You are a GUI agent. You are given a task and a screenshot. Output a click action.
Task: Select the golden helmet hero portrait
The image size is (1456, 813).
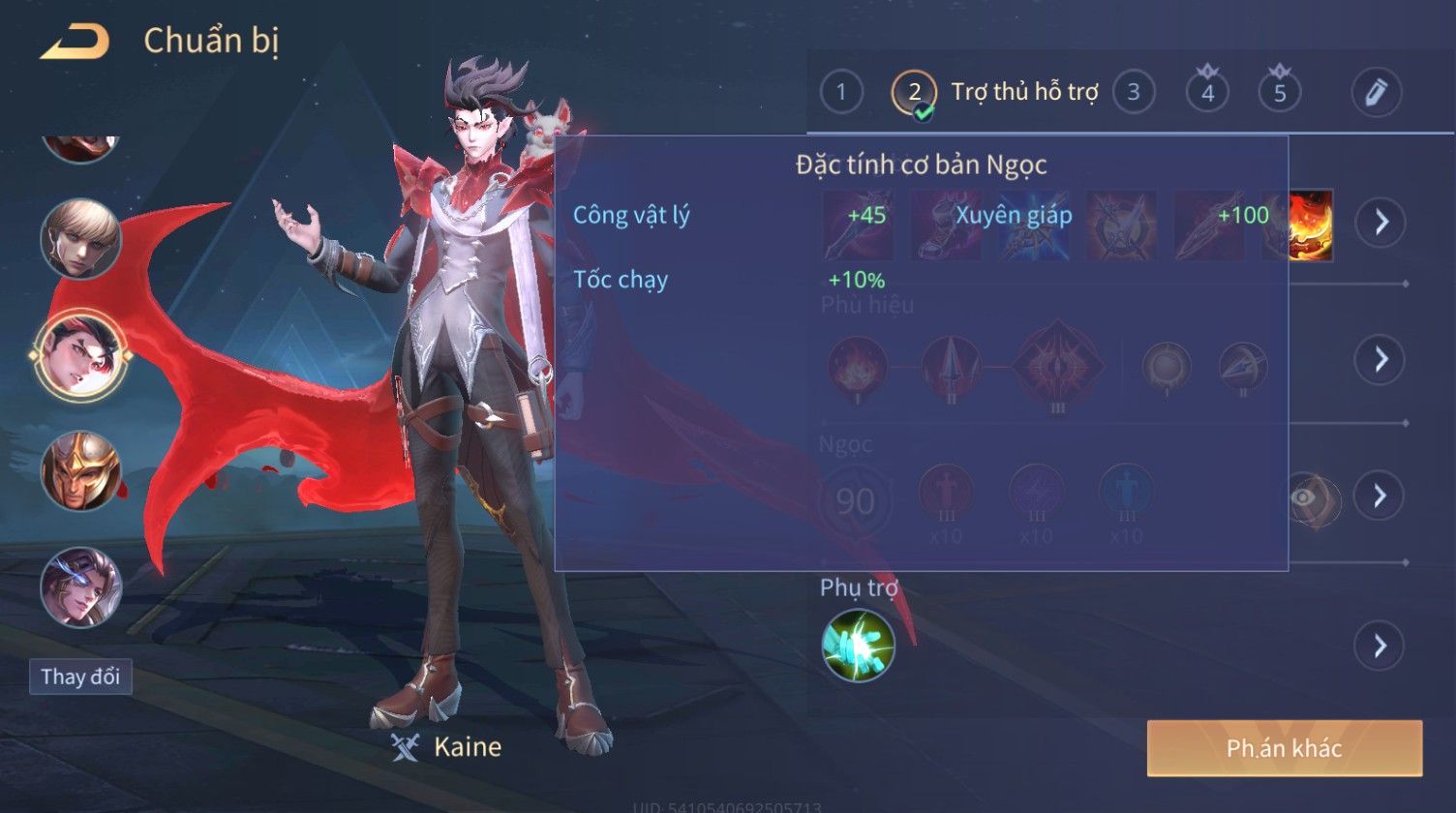click(x=80, y=471)
